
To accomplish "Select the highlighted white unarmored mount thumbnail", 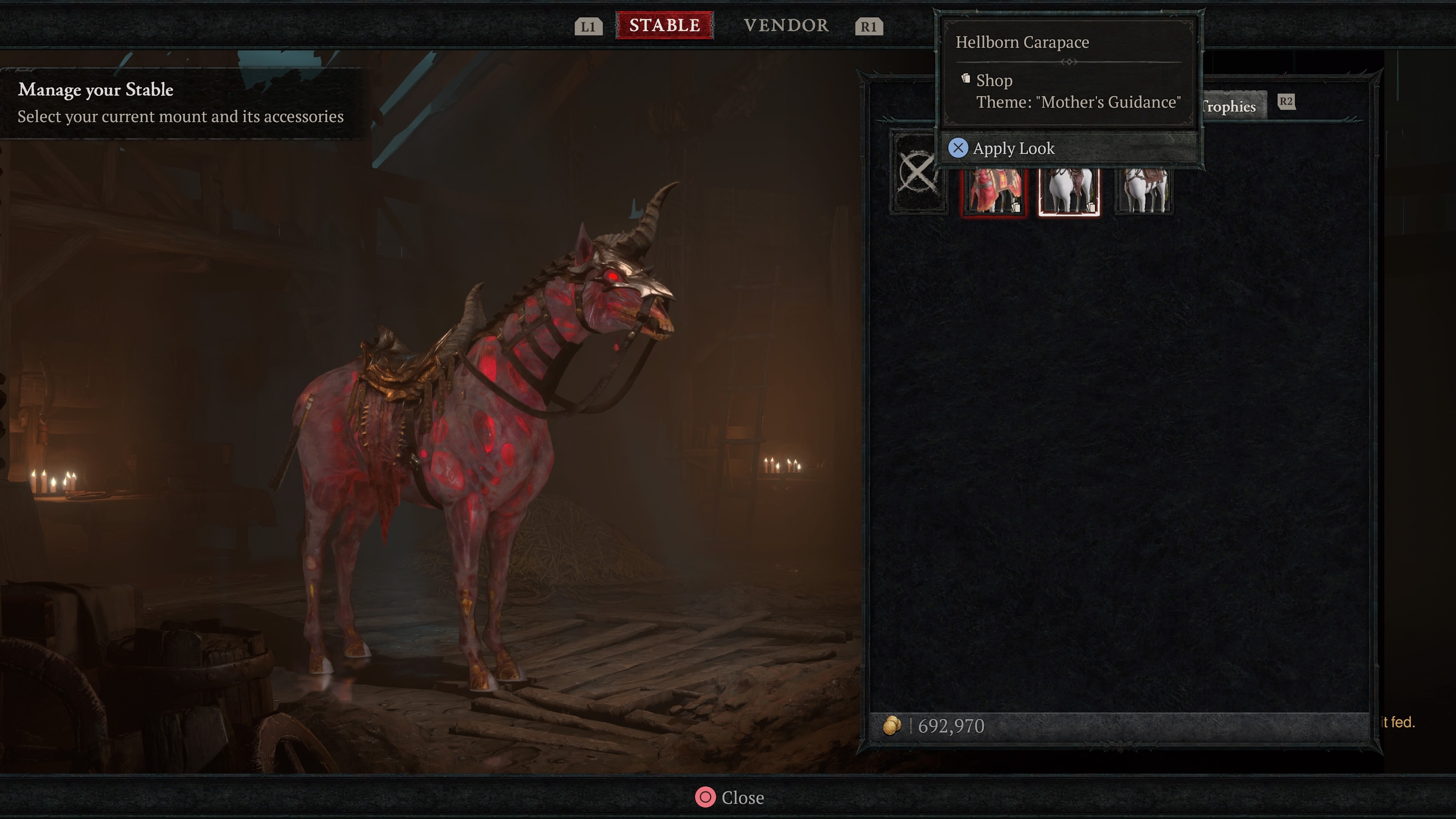I will [1069, 192].
